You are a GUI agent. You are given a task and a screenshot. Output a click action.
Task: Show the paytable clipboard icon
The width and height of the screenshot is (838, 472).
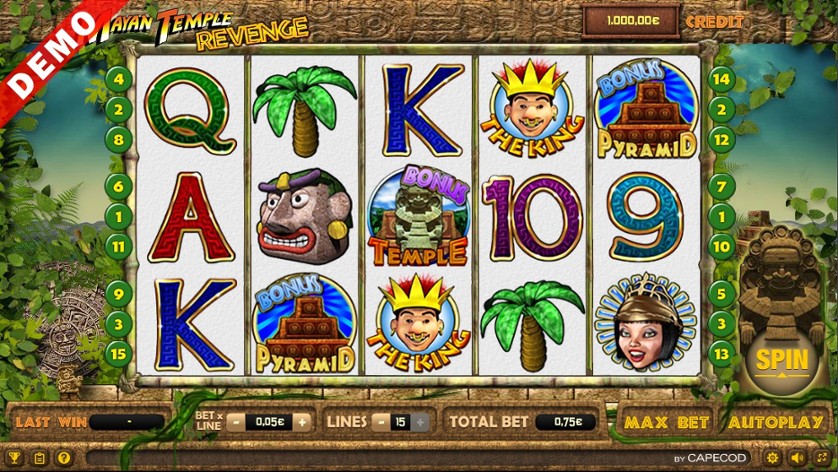pyautogui.click(x=39, y=459)
